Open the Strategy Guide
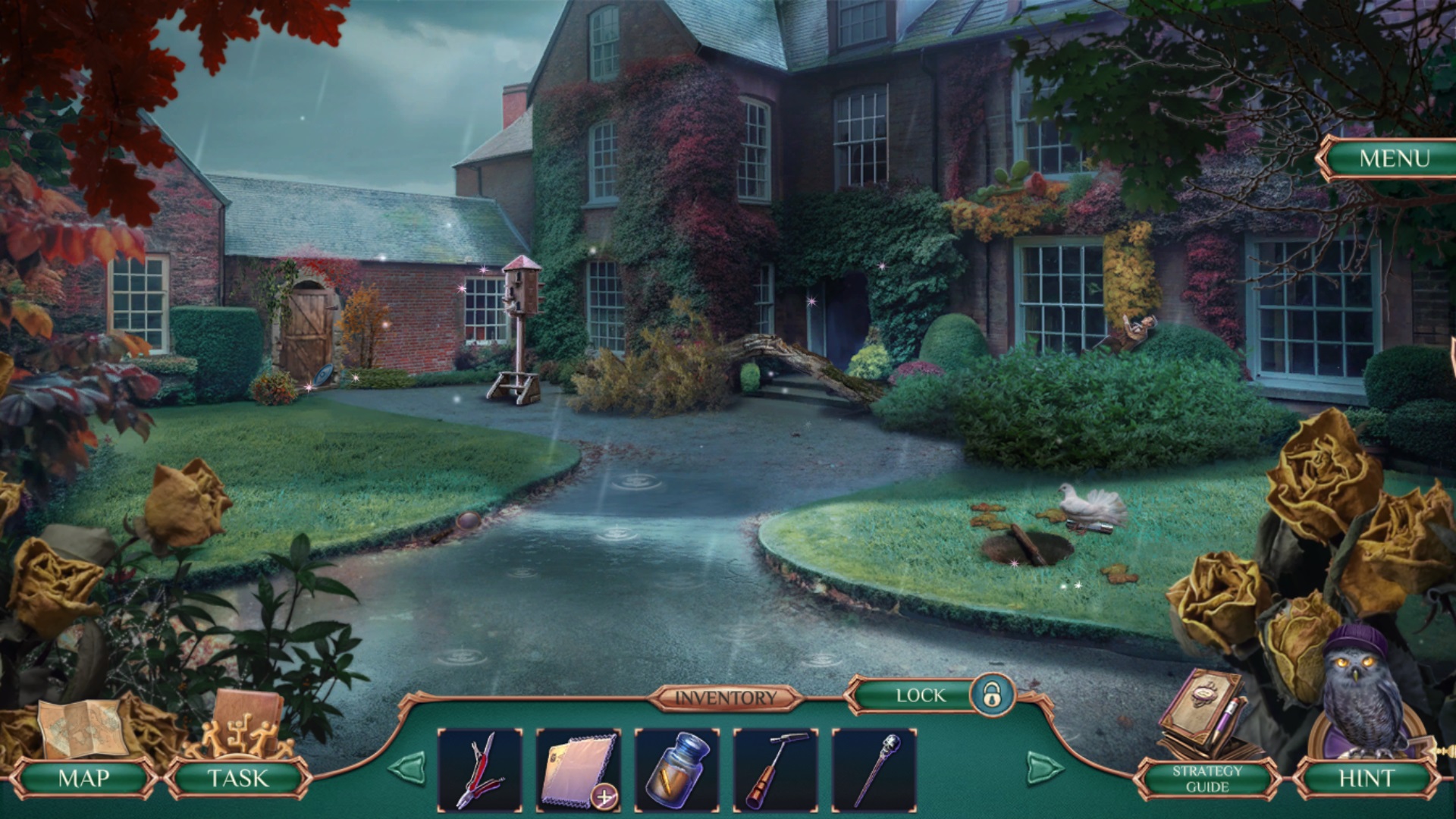 pyautogui.click(x=1207, y=779)
